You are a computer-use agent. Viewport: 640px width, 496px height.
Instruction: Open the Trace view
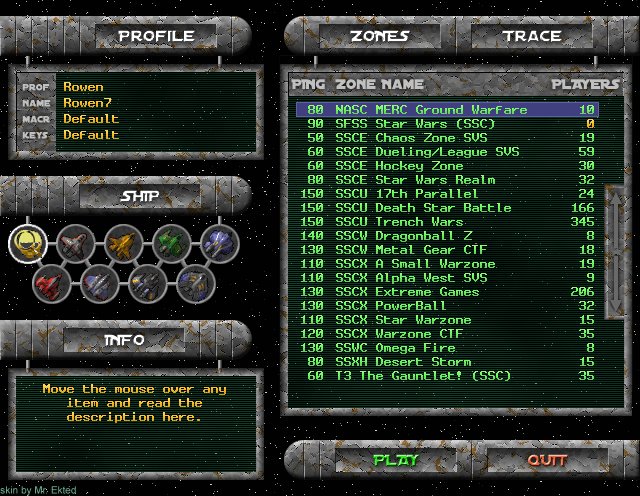[531, 37]
